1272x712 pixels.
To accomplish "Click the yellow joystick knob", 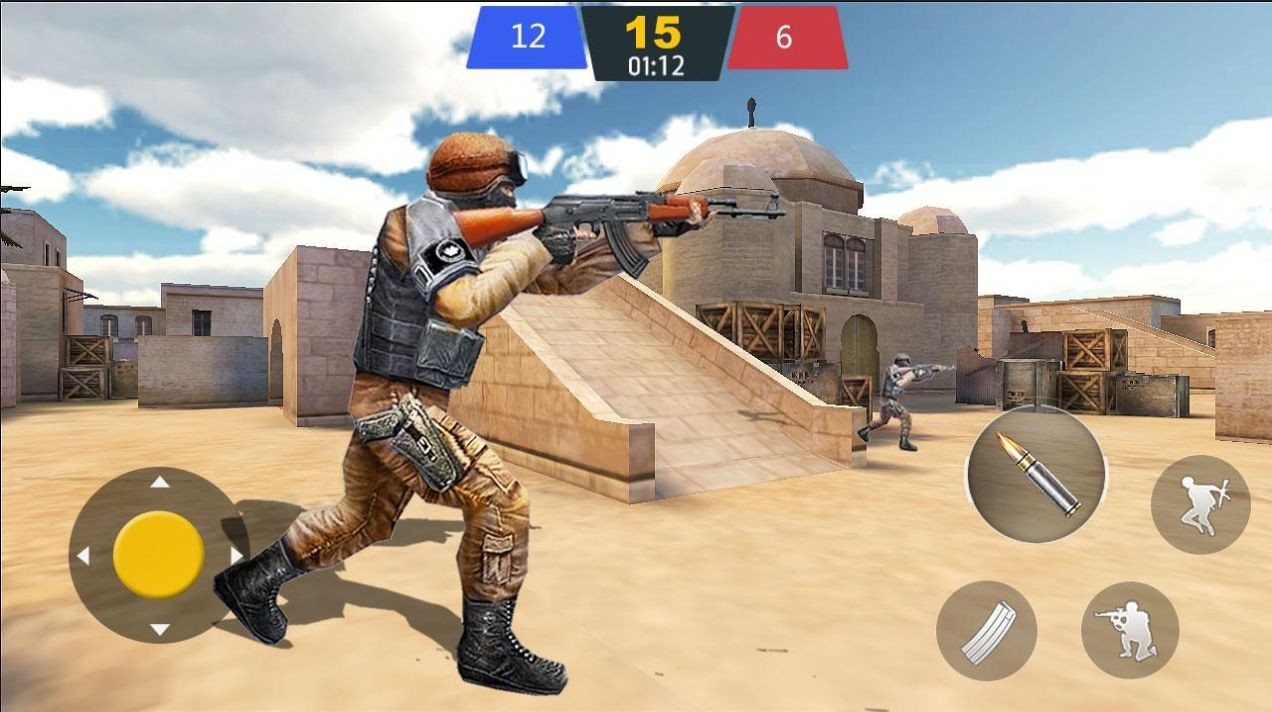I will tap(158, 555).
